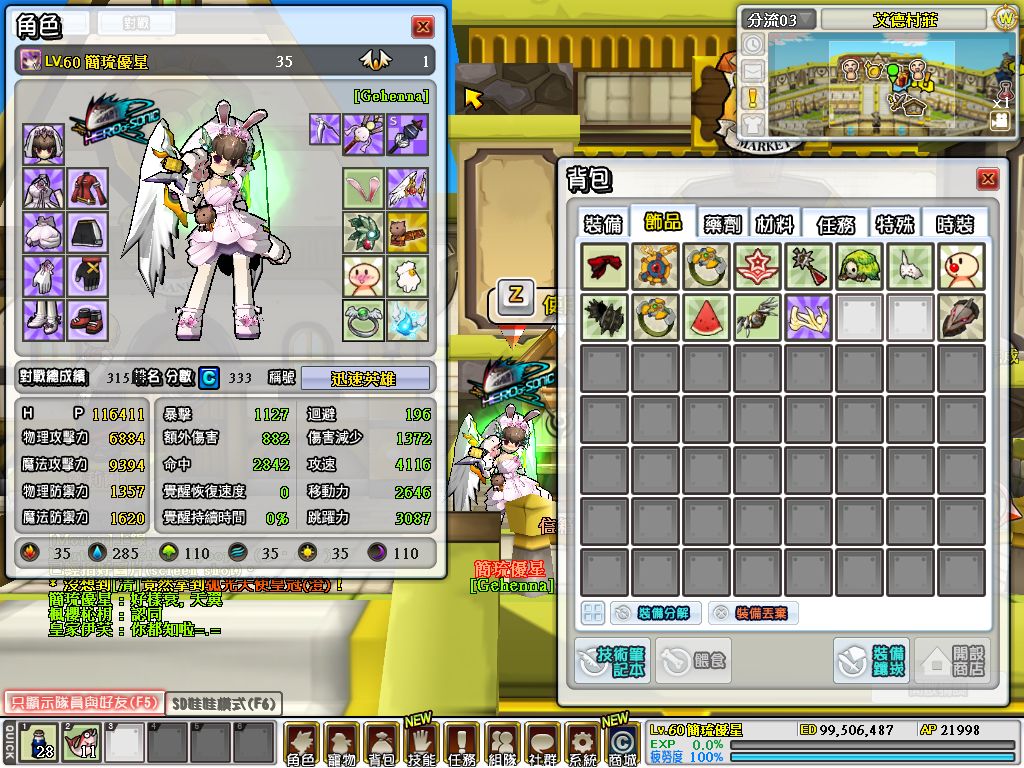Toggle 只顯示隊員與好友 (F5) filter
Image resolution: width=1024 pixels, height=768 pixels.
[x=82, y=703]
